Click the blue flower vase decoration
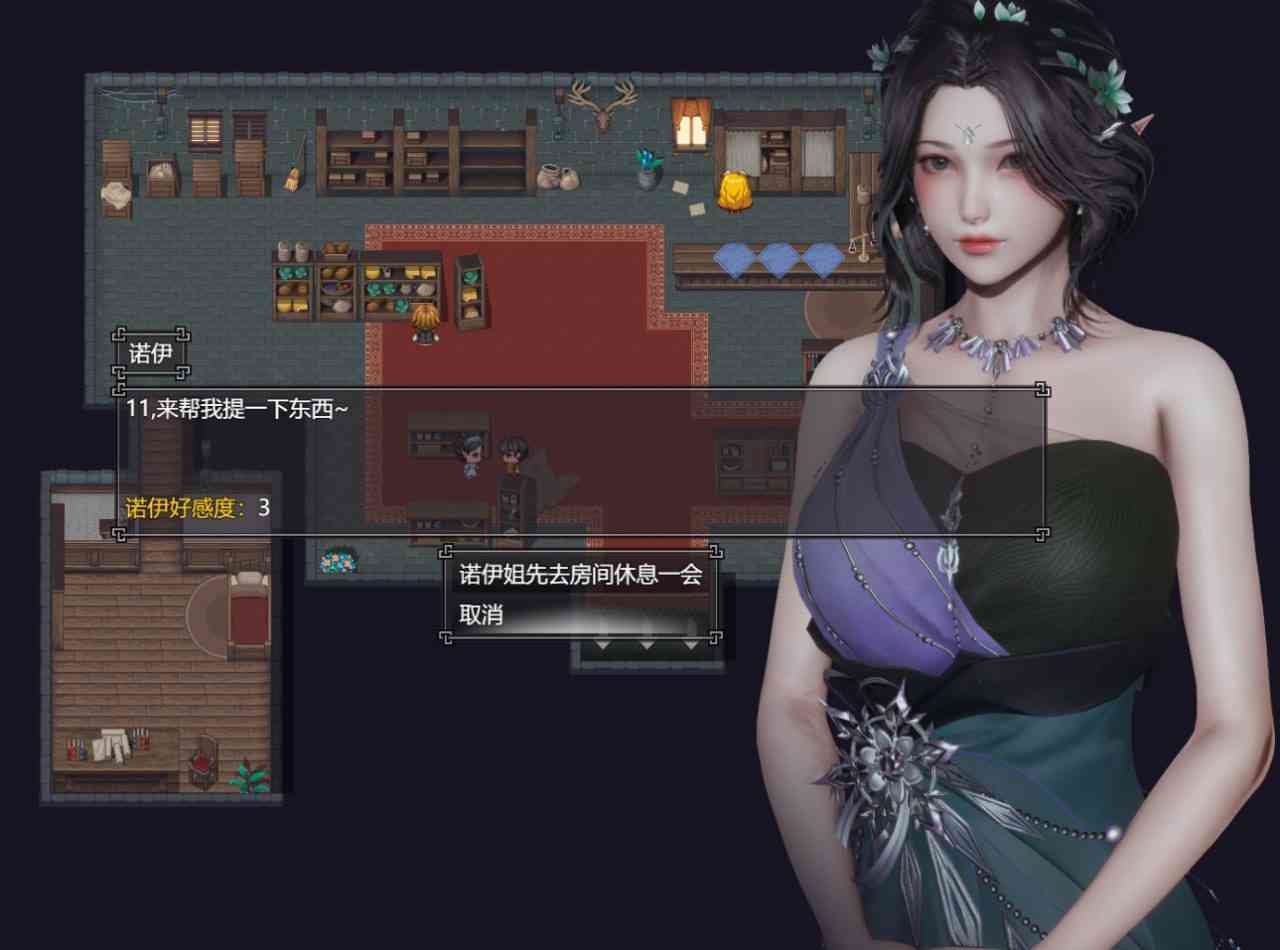Screen dimensions: 1280x950 648,163
